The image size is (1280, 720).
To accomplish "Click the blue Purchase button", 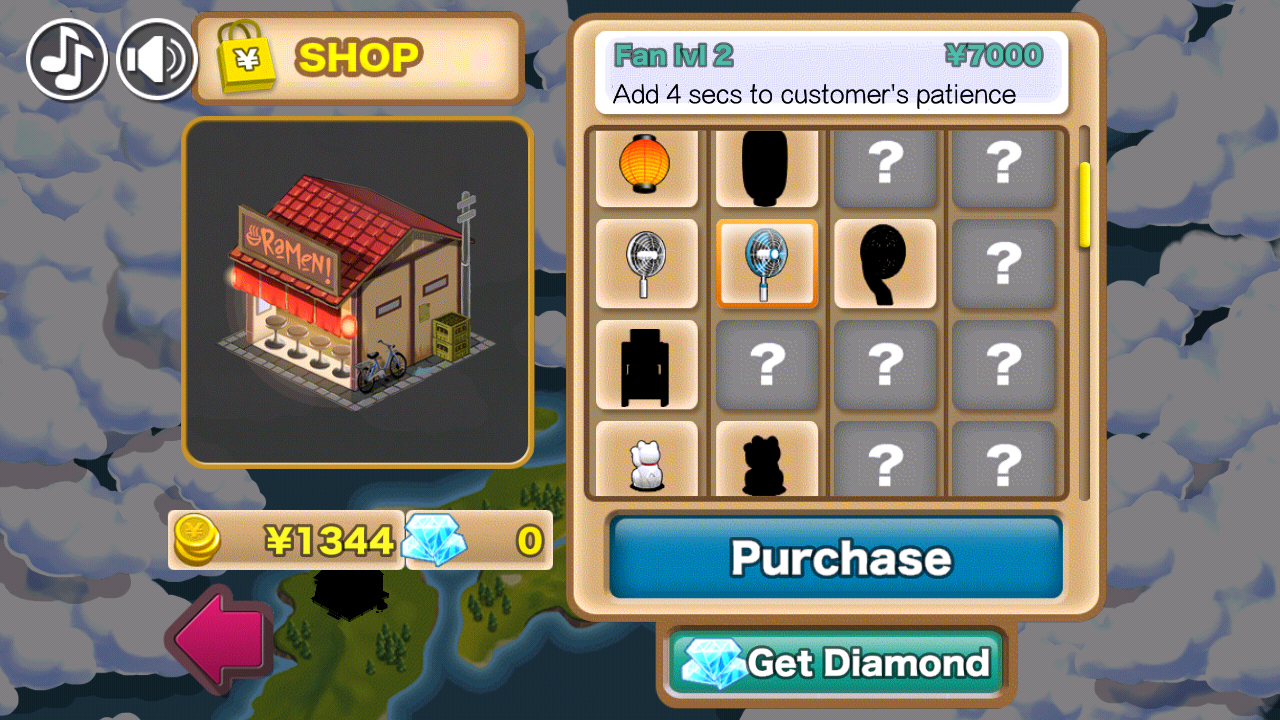I will (x=835, y=557).
